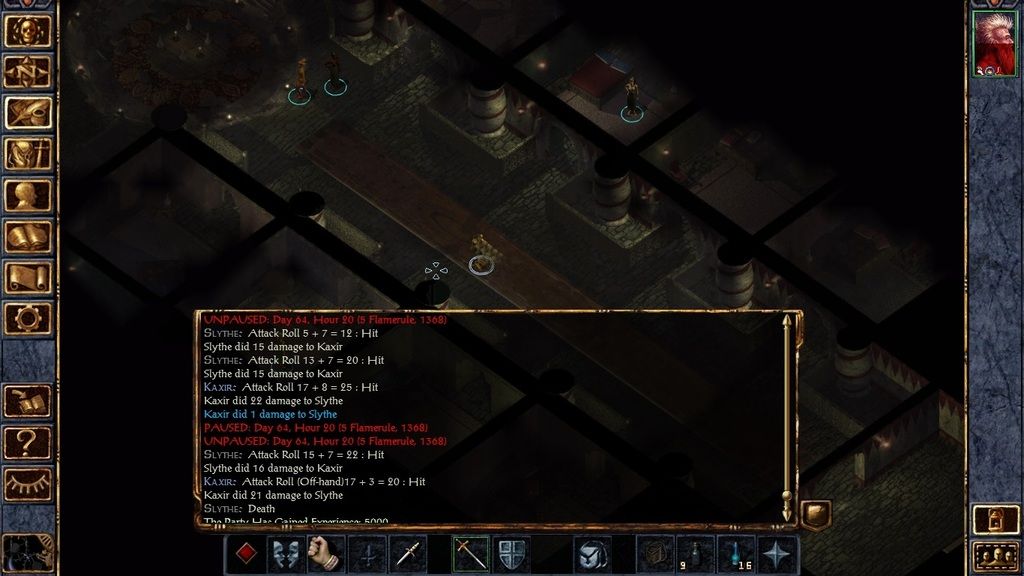Select the dagger weapon slot
The height and width of the screenshot is (576, 1024).
[x=408, y=554]
